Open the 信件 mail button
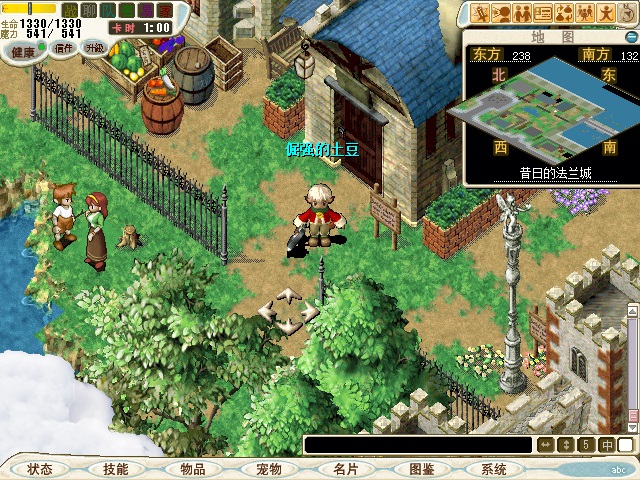The image size is (640, 480). pyautogui.click(x=64, y=47)
